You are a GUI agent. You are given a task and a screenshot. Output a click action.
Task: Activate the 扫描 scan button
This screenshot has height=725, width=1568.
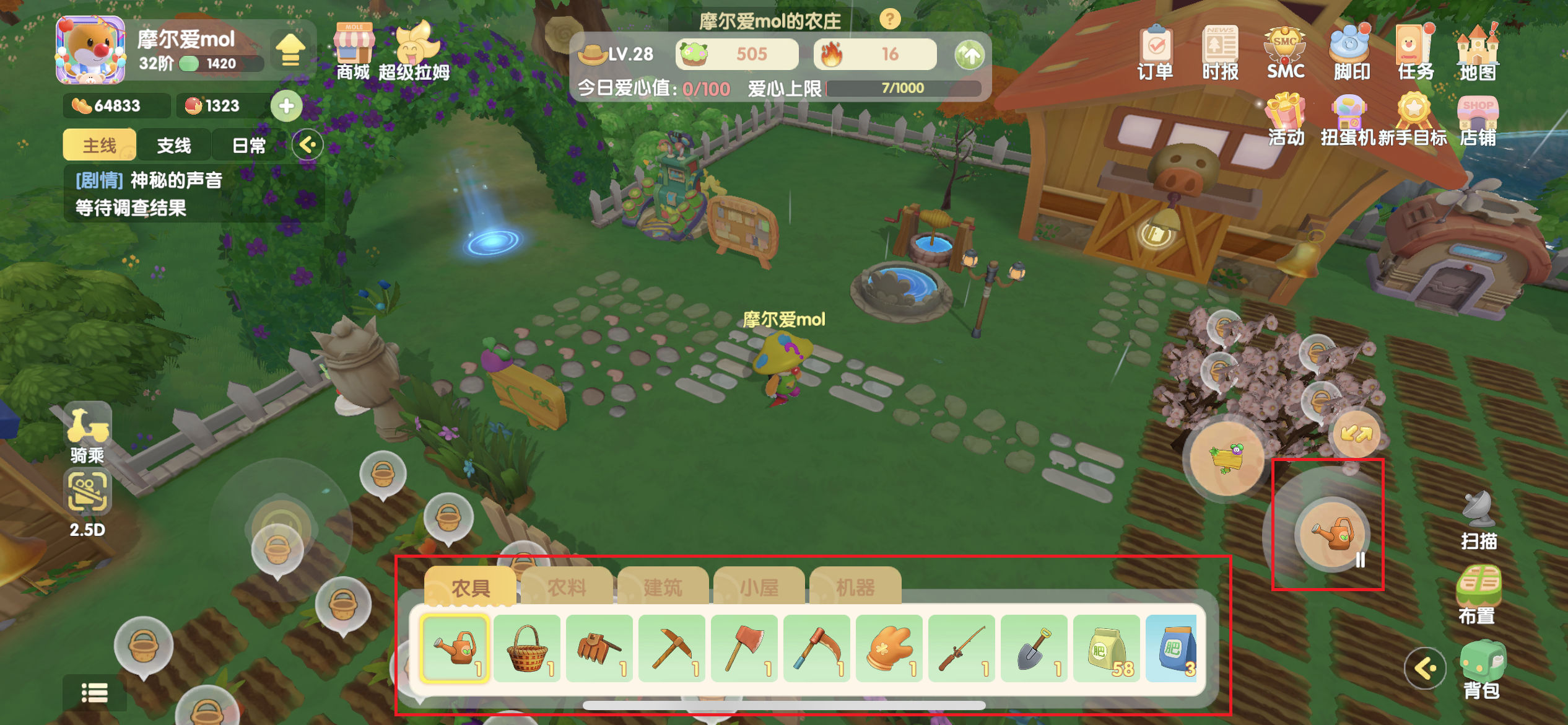[x=1479, y=521]
